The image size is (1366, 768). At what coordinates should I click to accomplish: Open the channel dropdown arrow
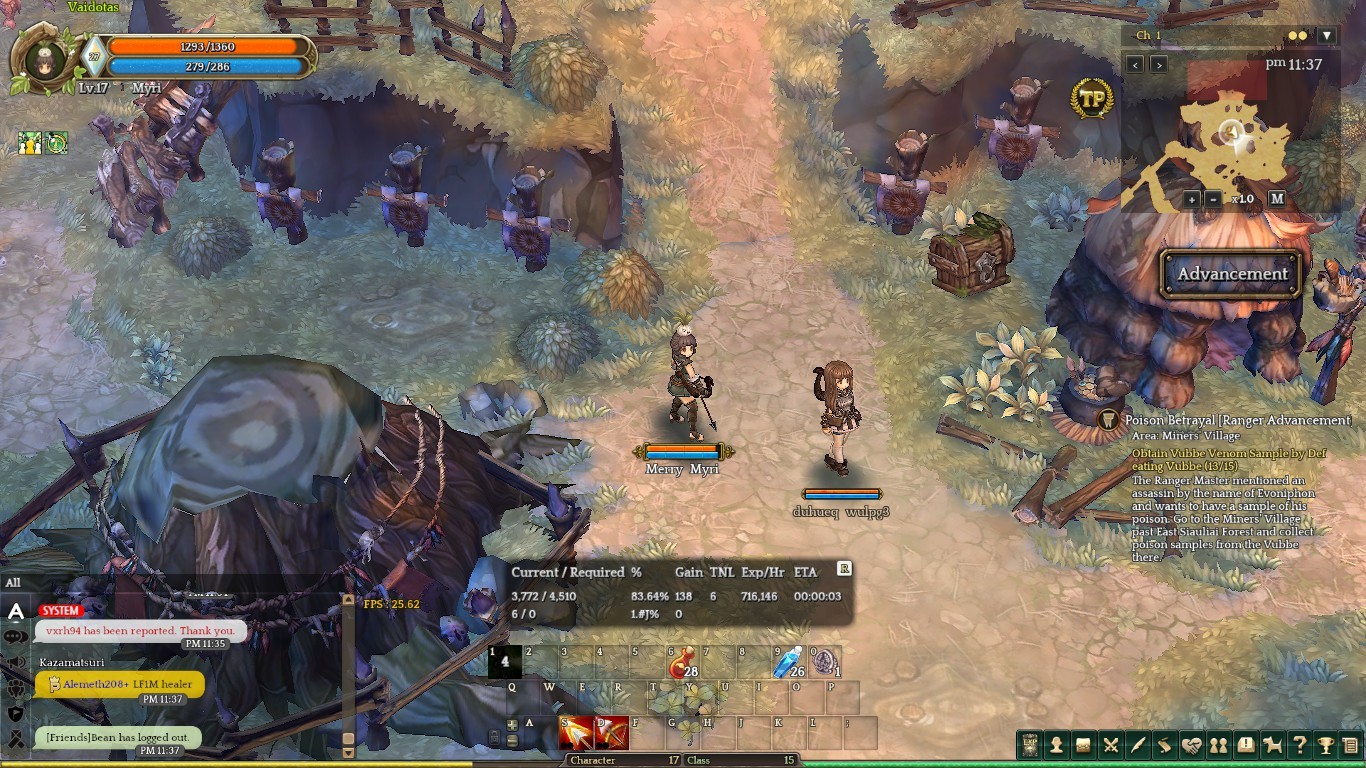pyautogui.click(x=1326, y=36)
